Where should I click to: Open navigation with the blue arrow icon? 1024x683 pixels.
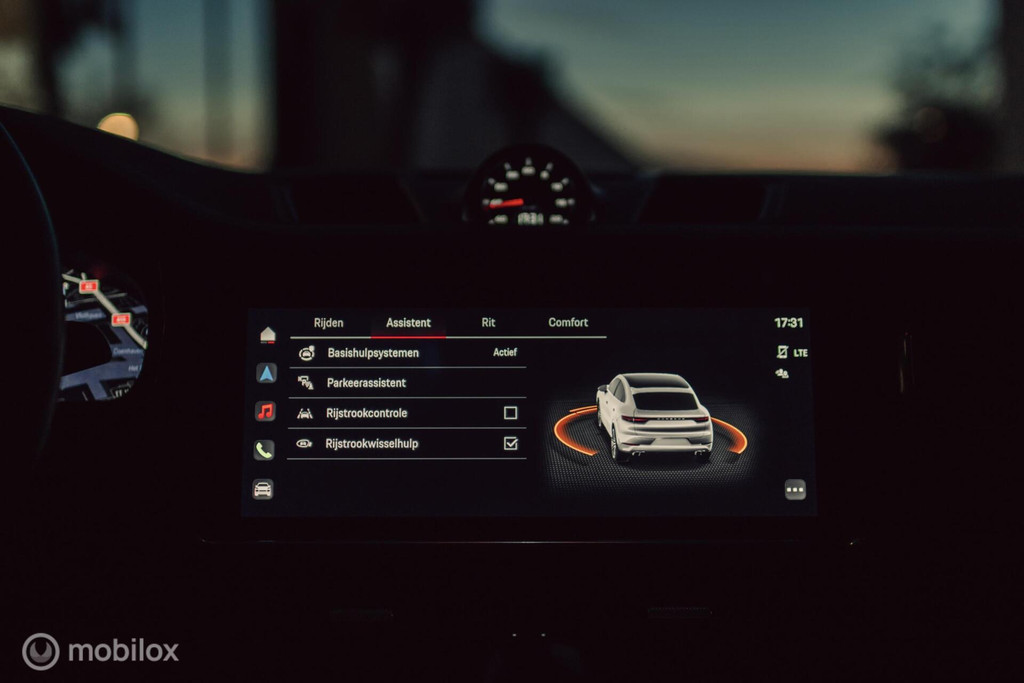[x=266, y=373]
